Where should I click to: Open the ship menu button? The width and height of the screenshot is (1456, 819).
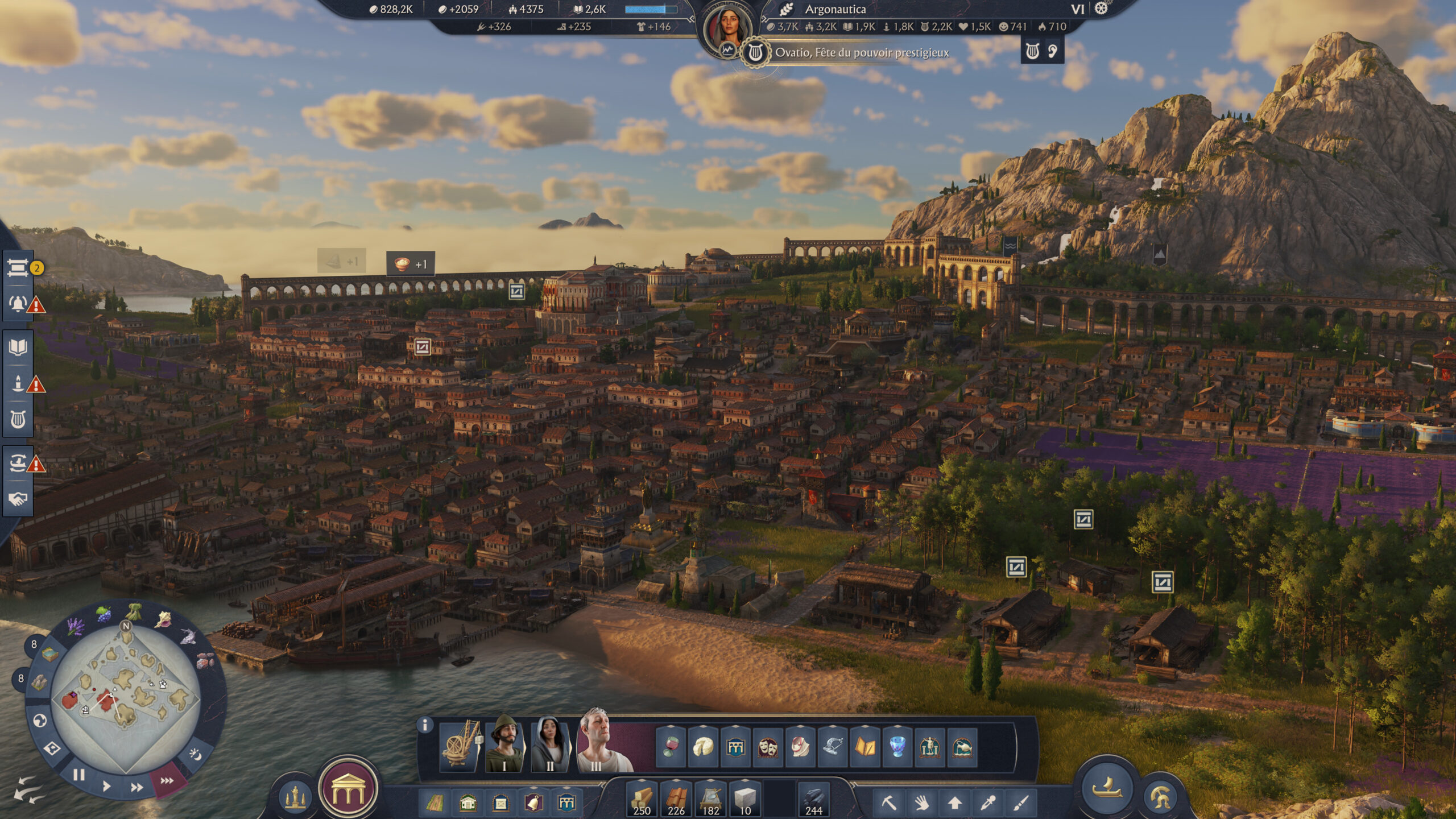coord(1106,788)
